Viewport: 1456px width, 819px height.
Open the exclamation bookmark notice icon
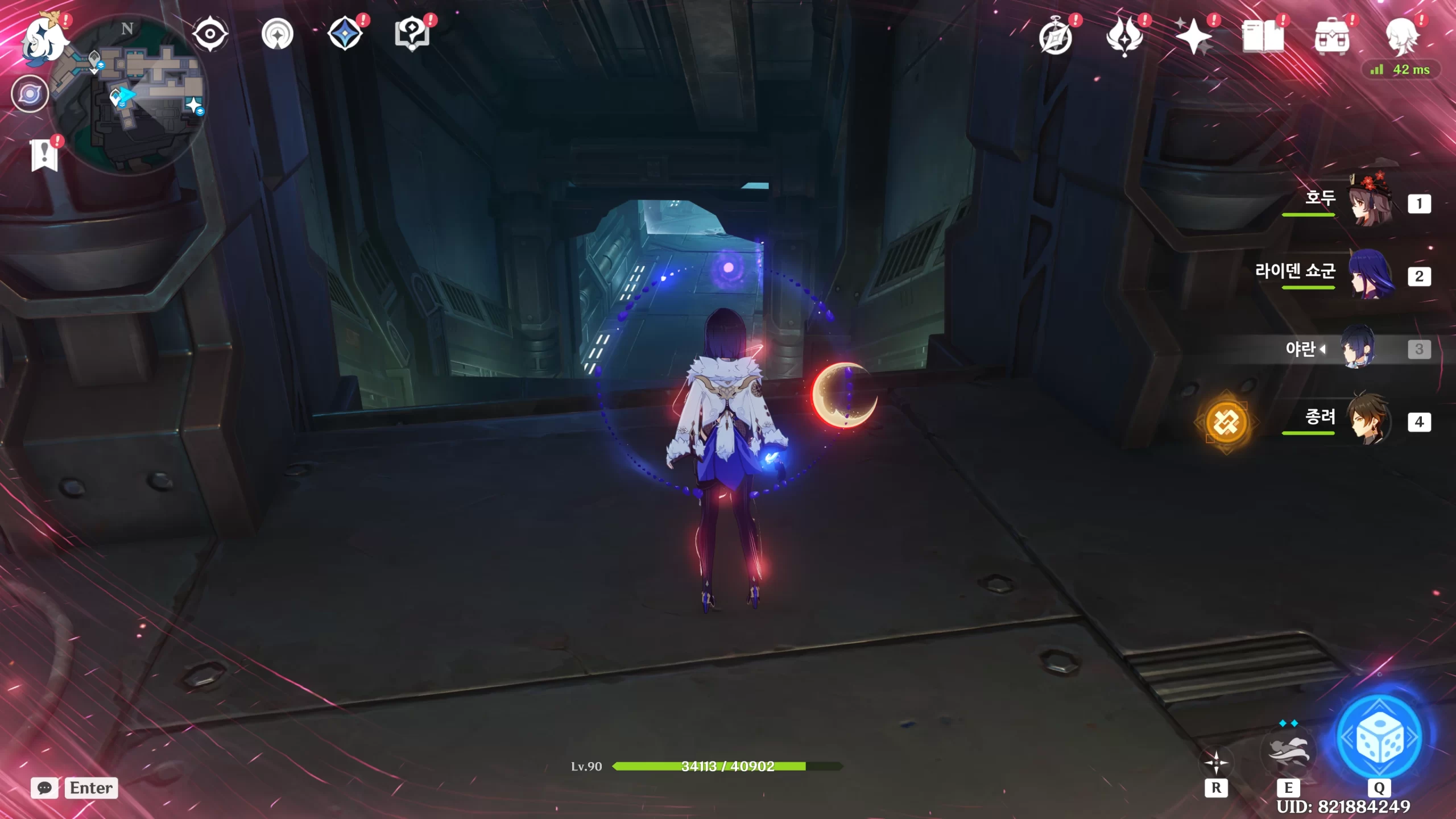pos(44,155)
